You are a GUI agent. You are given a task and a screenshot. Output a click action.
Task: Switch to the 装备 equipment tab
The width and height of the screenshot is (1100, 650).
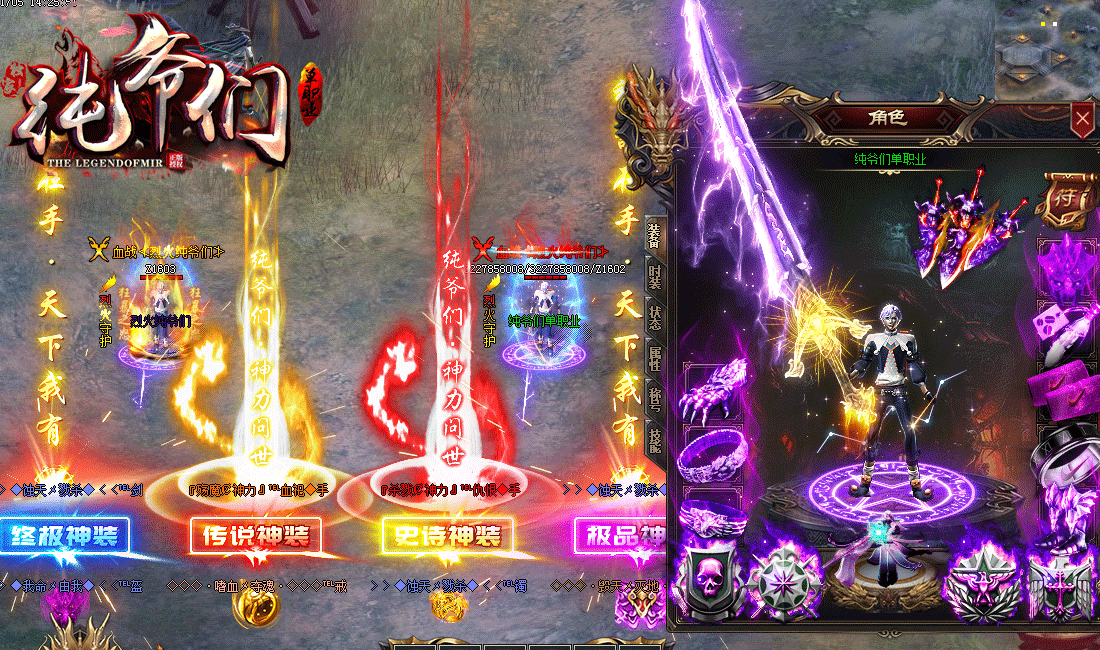click(x=654, y=236)
